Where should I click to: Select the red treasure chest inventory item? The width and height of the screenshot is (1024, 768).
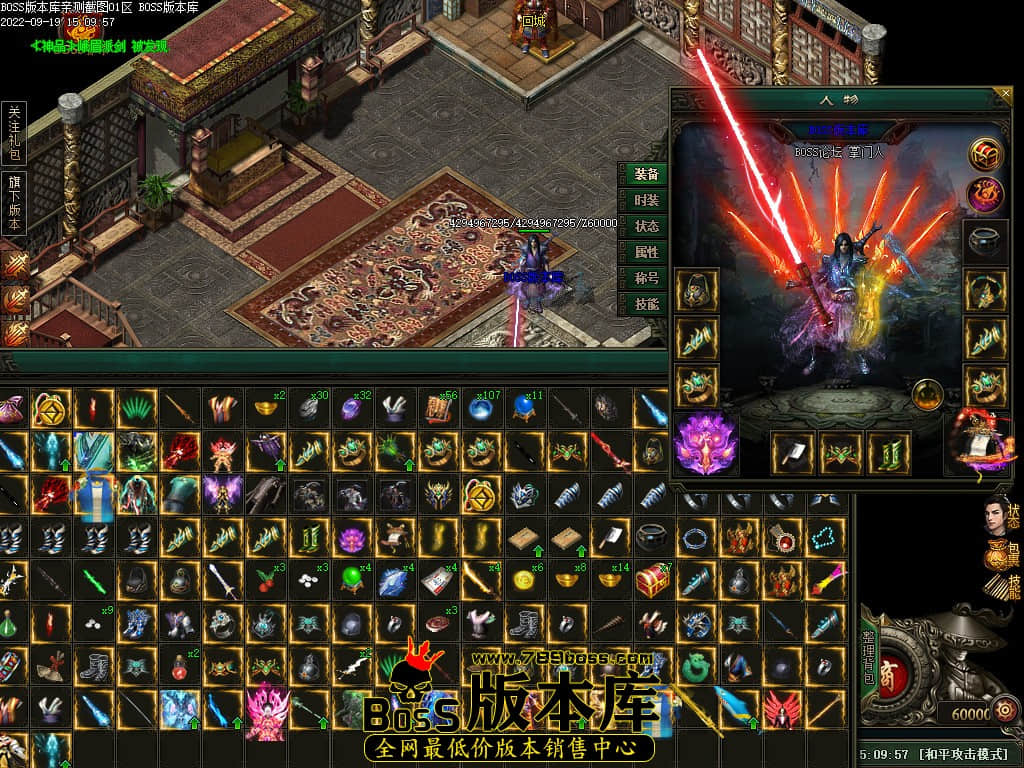pos(652,580)
